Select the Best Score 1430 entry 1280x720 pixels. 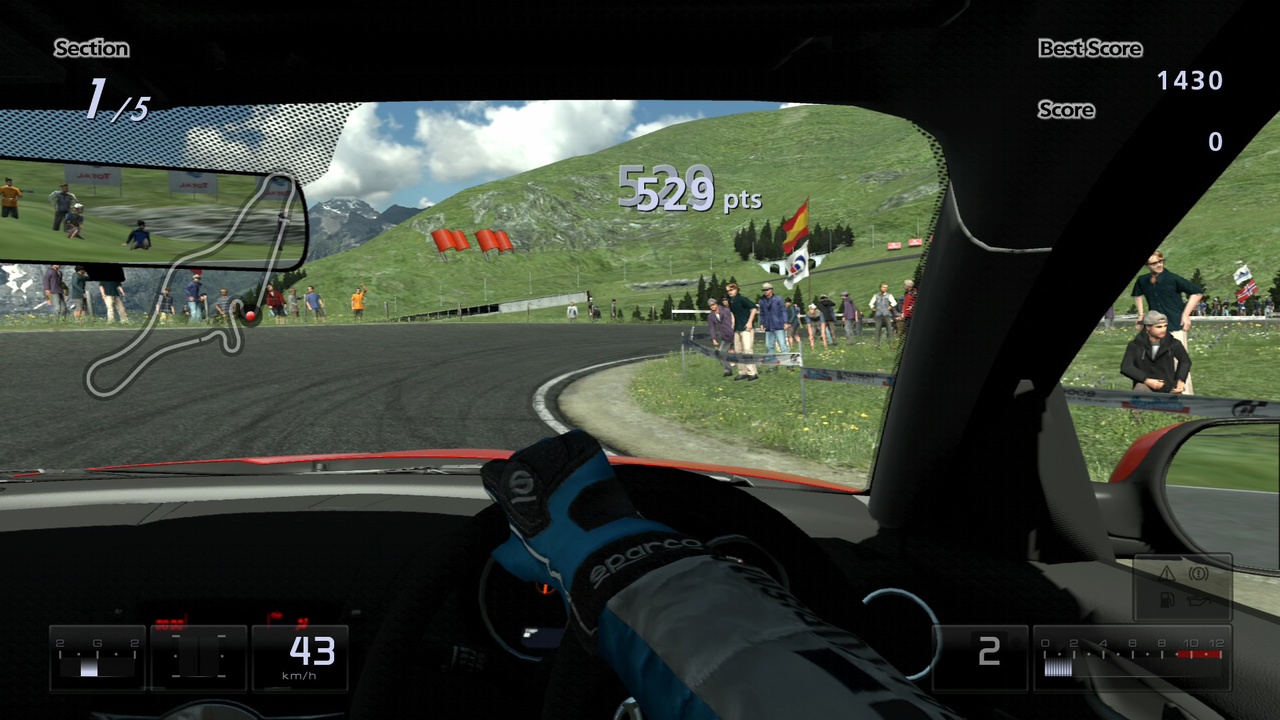coord(1191,81)
